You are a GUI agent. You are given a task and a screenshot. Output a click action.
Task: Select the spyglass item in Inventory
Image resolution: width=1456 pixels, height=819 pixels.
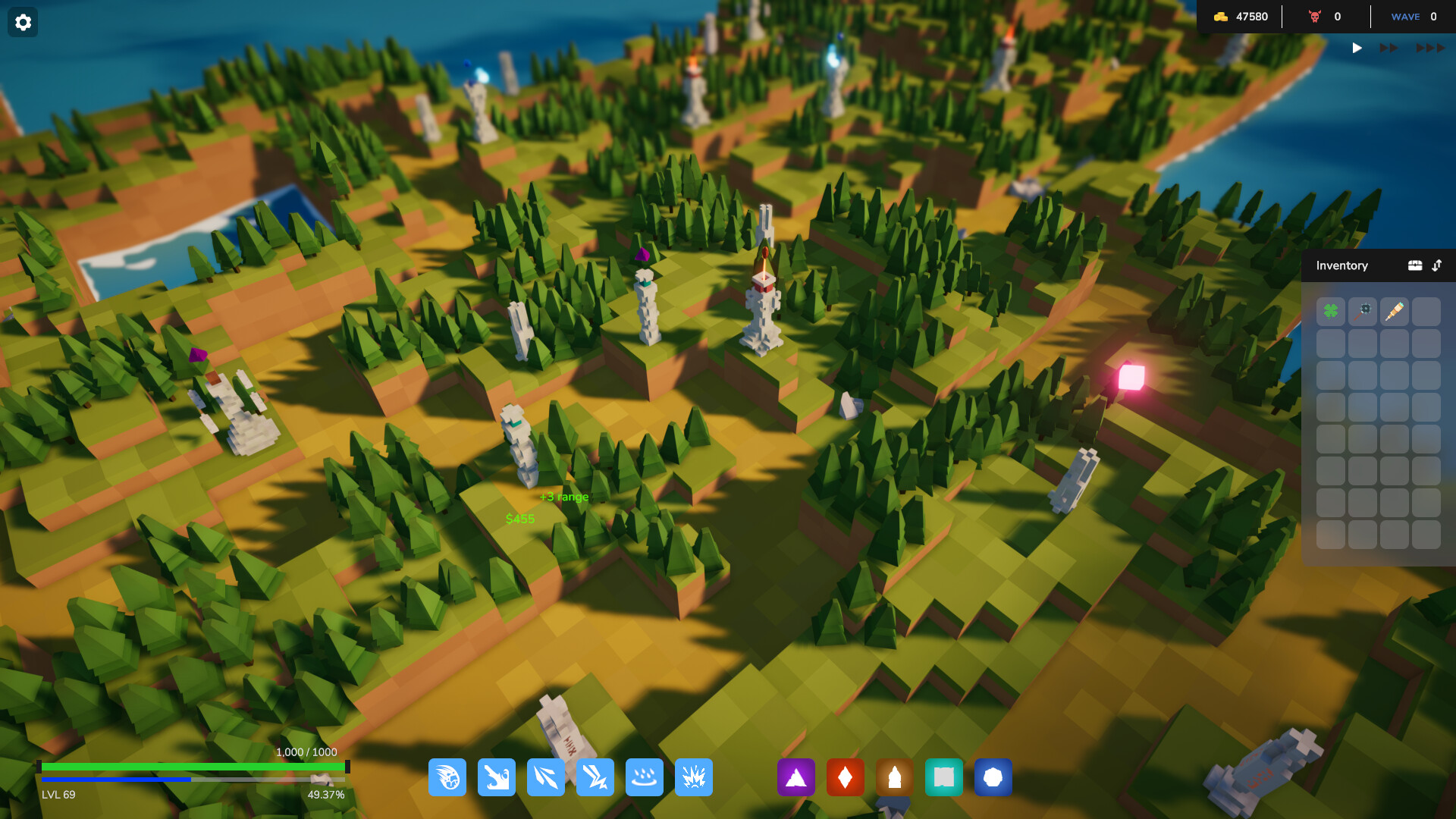(1393, 311)
